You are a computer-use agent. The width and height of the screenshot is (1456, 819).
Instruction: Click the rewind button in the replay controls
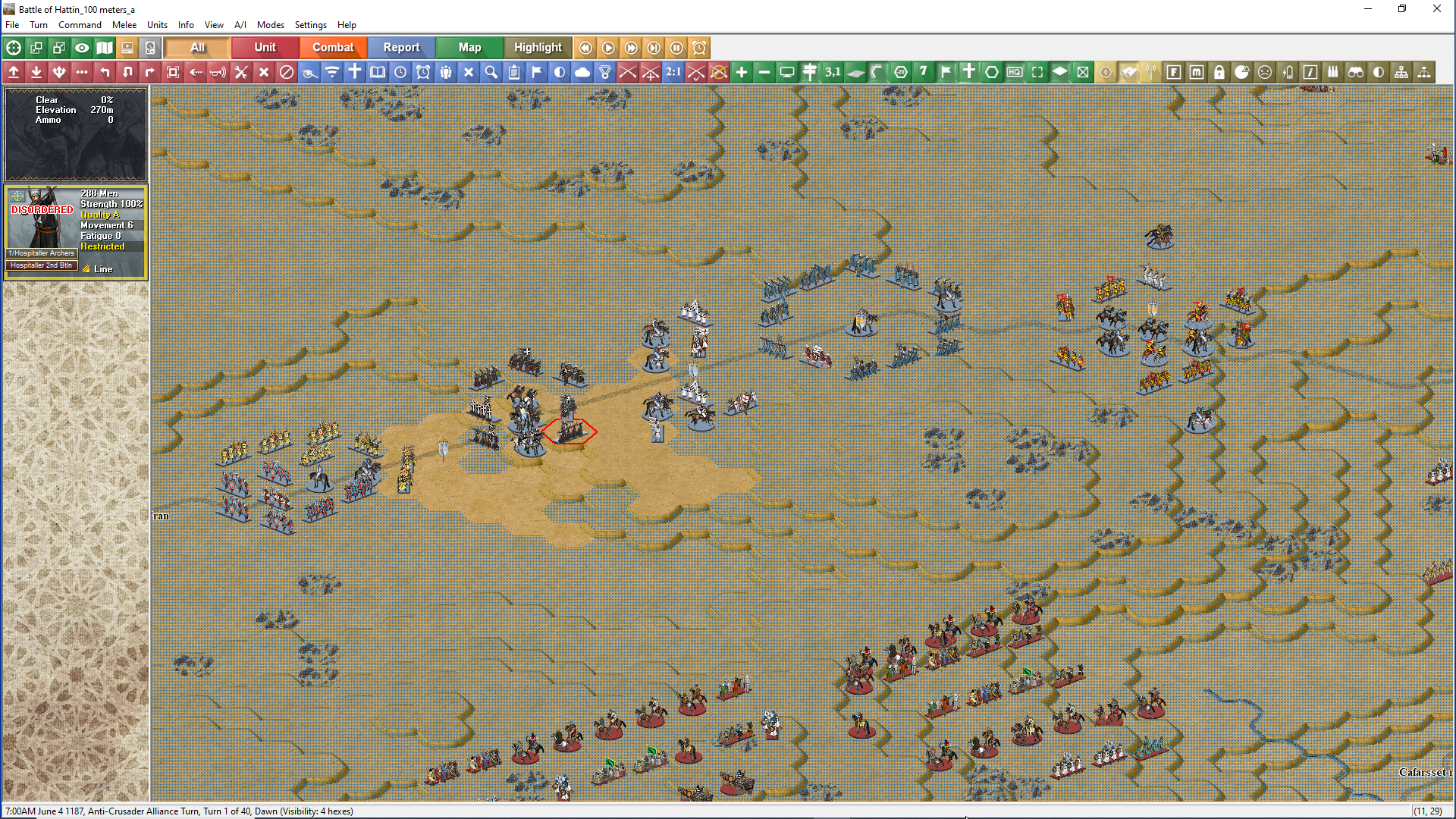(585, 48)
